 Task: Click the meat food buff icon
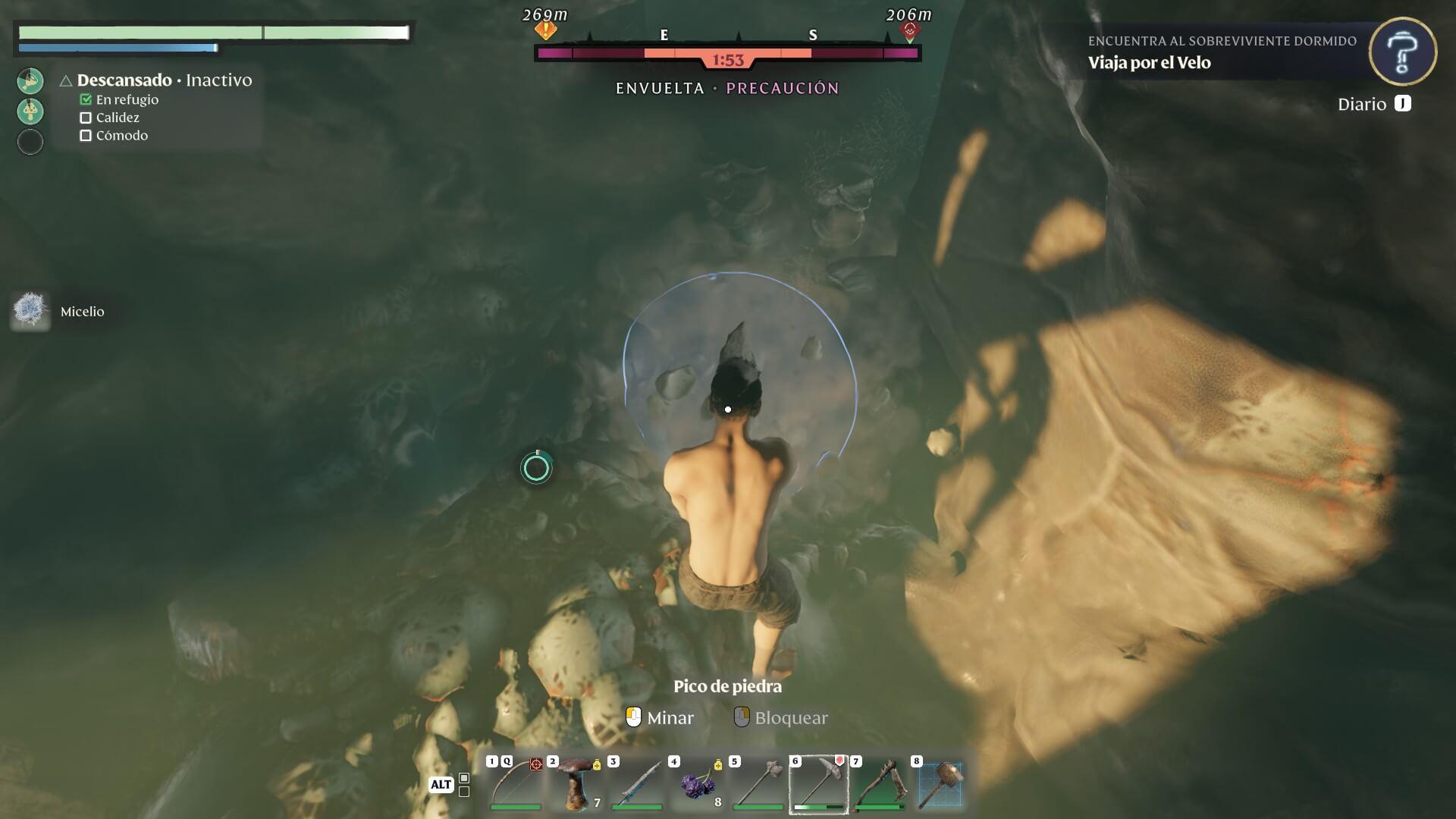[30, 80]
